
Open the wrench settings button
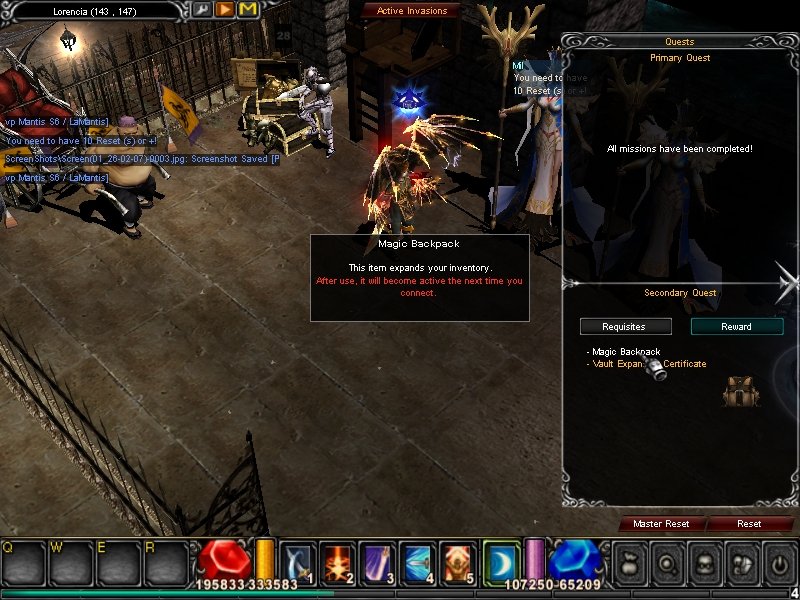[x=202, y=9]
